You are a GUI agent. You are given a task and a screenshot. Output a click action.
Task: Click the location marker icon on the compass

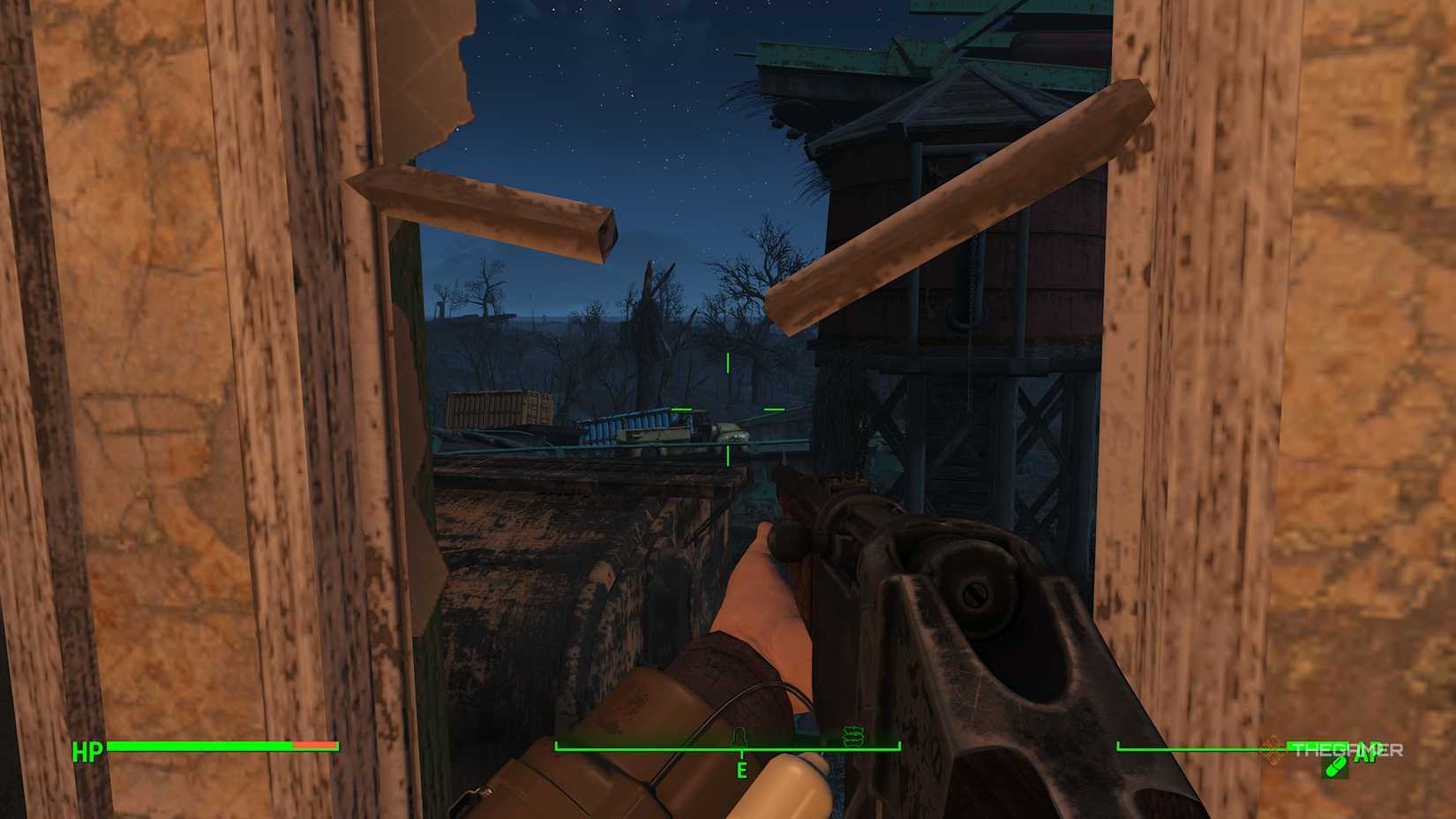point(853,736)
